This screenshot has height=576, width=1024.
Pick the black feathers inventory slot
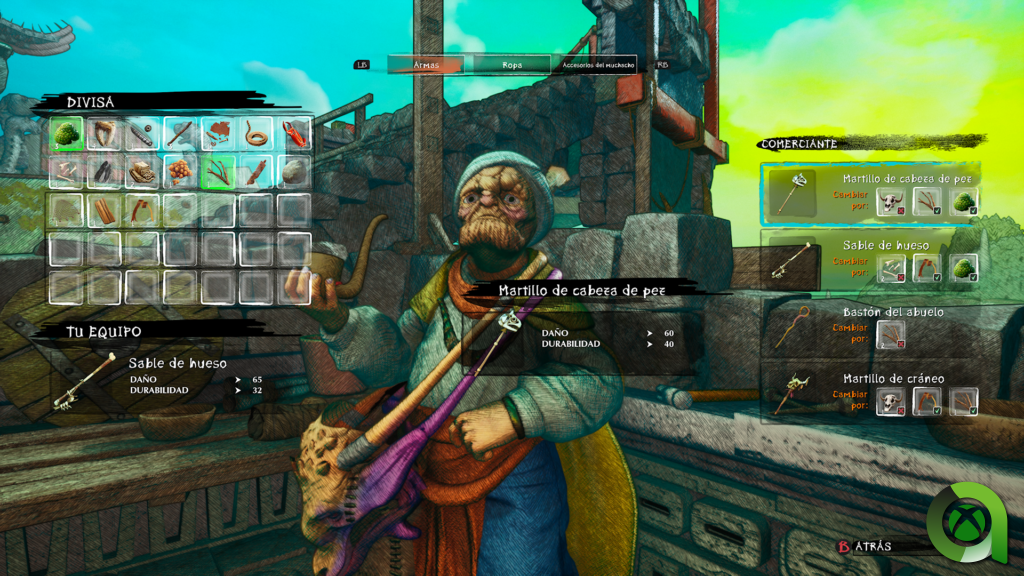pyautogui.click(x=104, y=172)
